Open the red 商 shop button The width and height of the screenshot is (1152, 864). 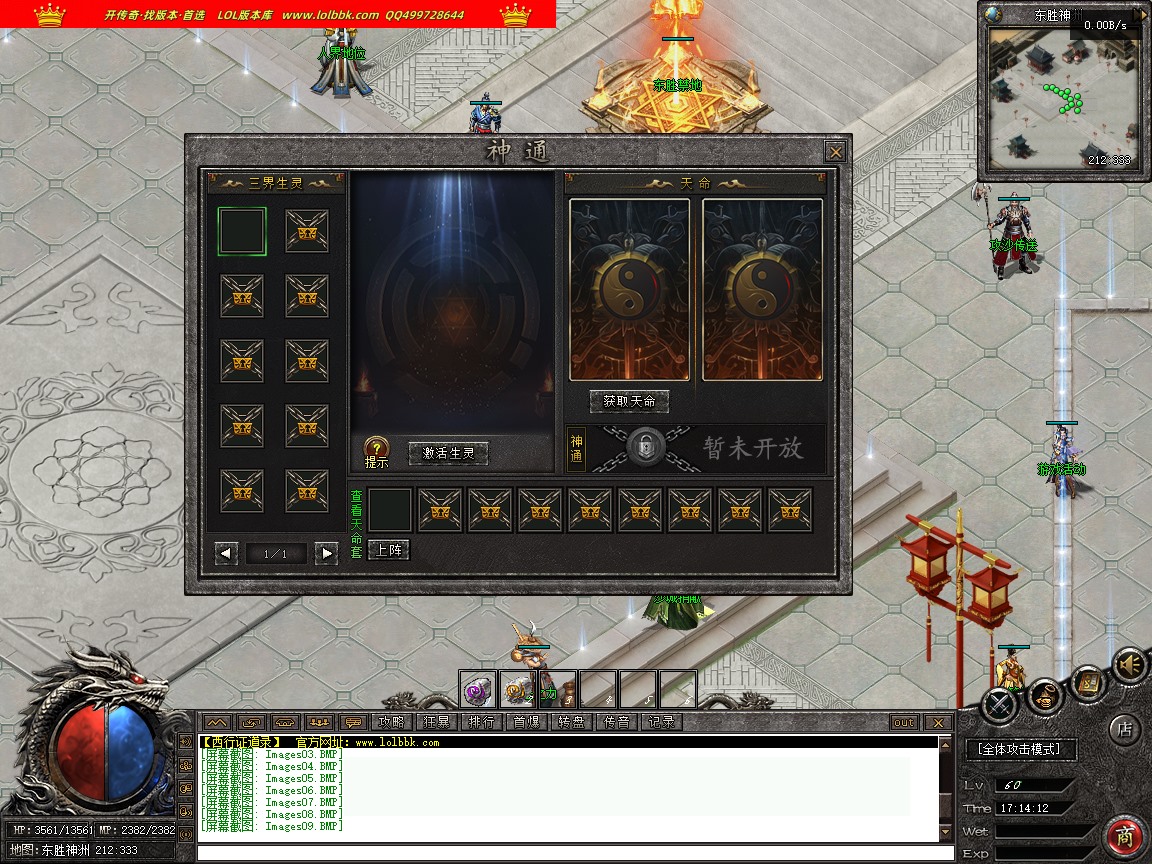[x=1125, y=837]
